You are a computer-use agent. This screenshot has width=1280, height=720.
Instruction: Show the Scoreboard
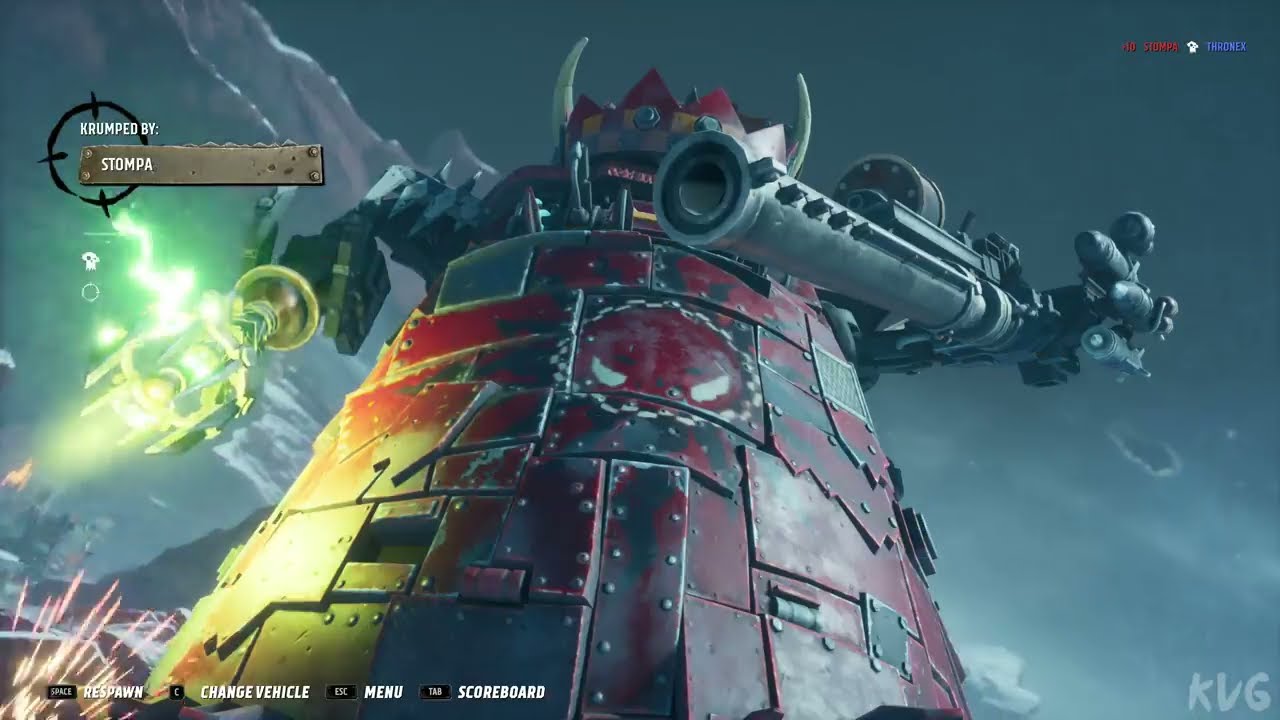[x=500, y=692]
